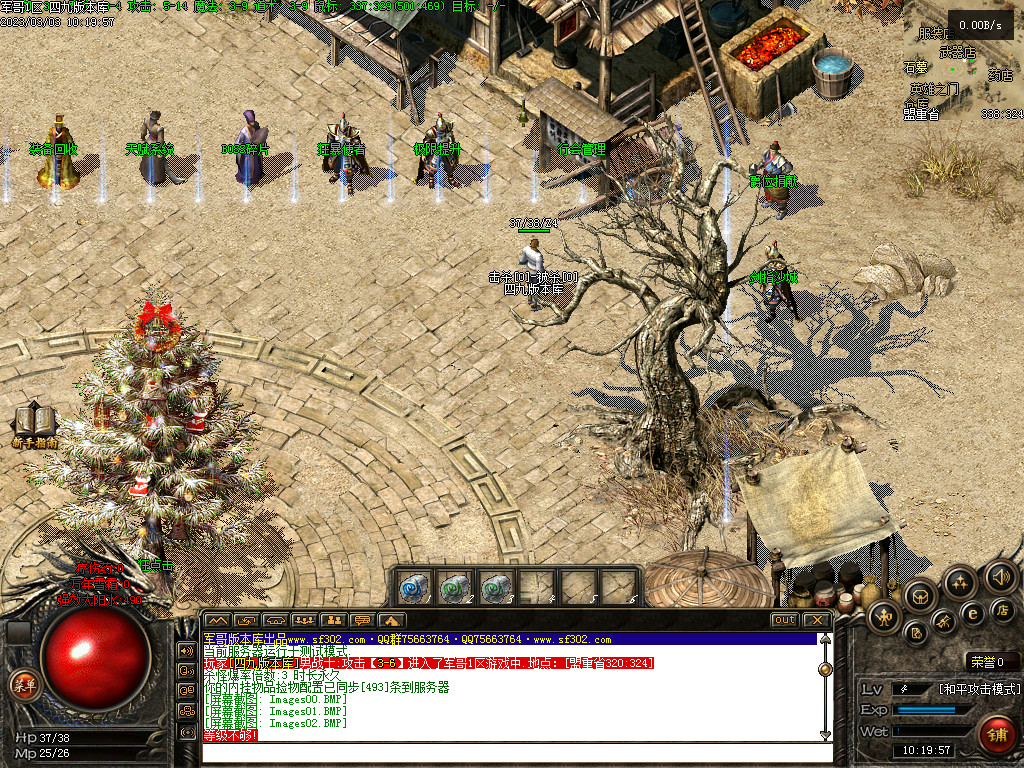Open the red 铺 shop button
The image size is (1024, 768).
(996, 735)
